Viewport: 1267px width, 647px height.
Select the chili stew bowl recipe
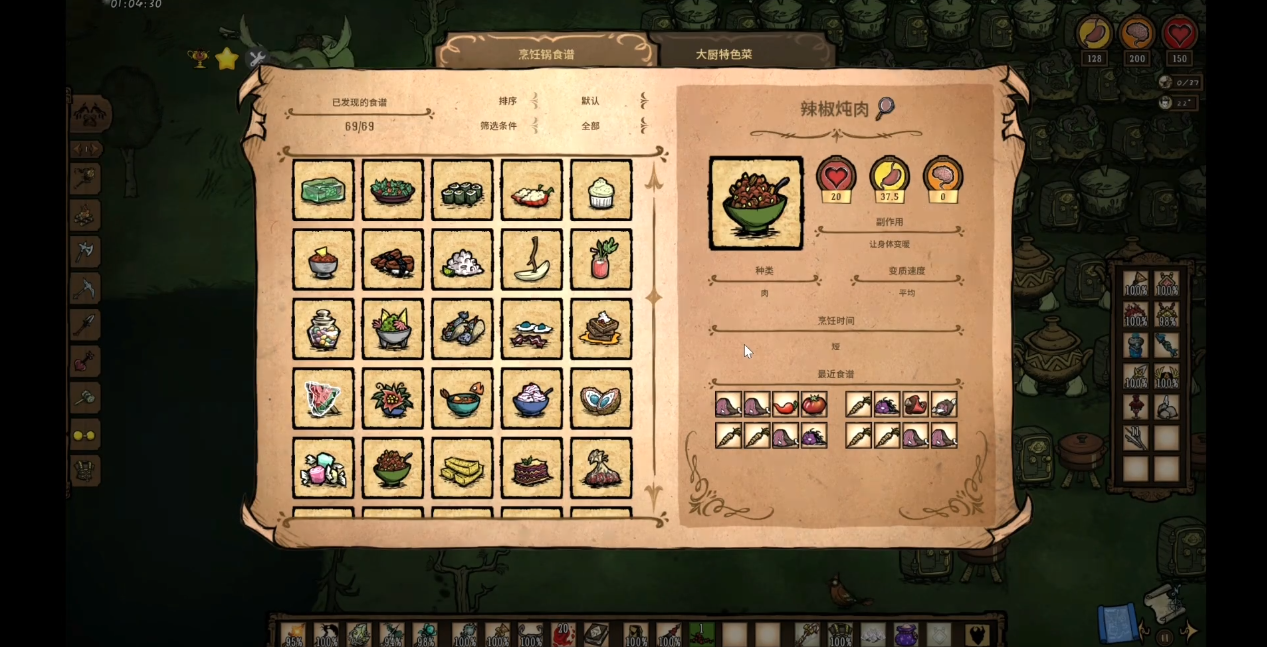[x=393, y=468]
